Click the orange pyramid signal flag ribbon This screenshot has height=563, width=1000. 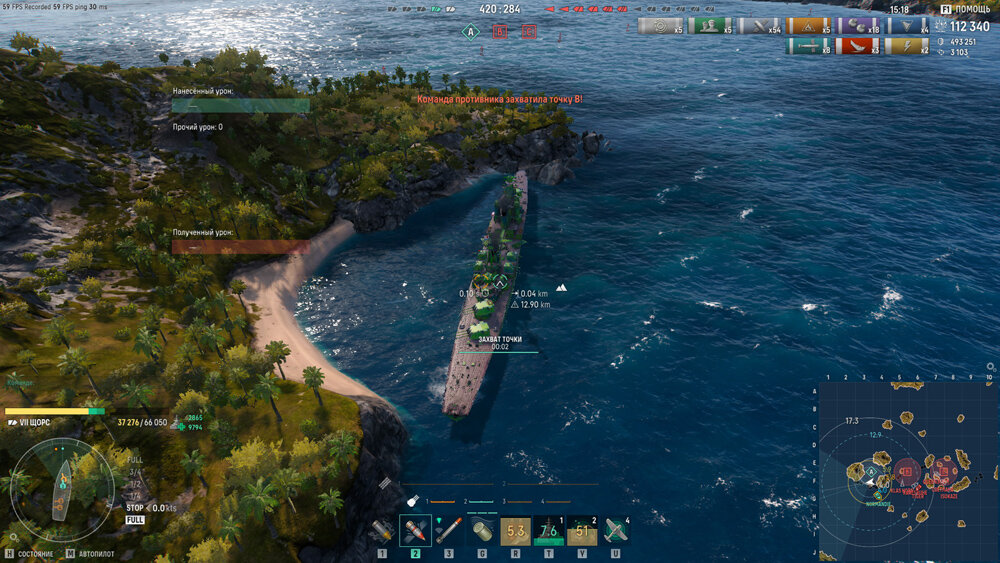pyautogui.click(x=807, y=26)
